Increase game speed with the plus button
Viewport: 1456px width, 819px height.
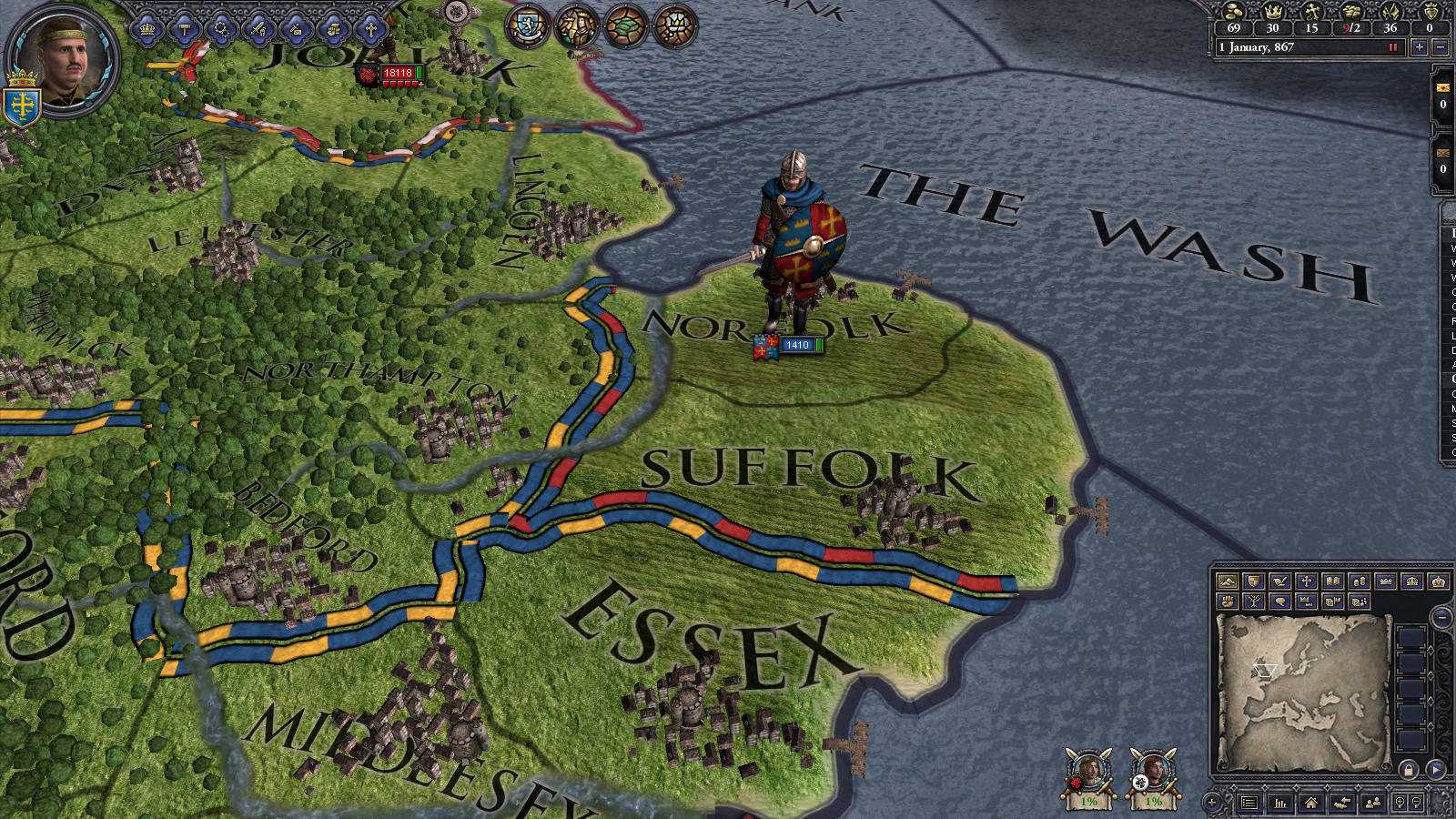[x=1420, y=47]
